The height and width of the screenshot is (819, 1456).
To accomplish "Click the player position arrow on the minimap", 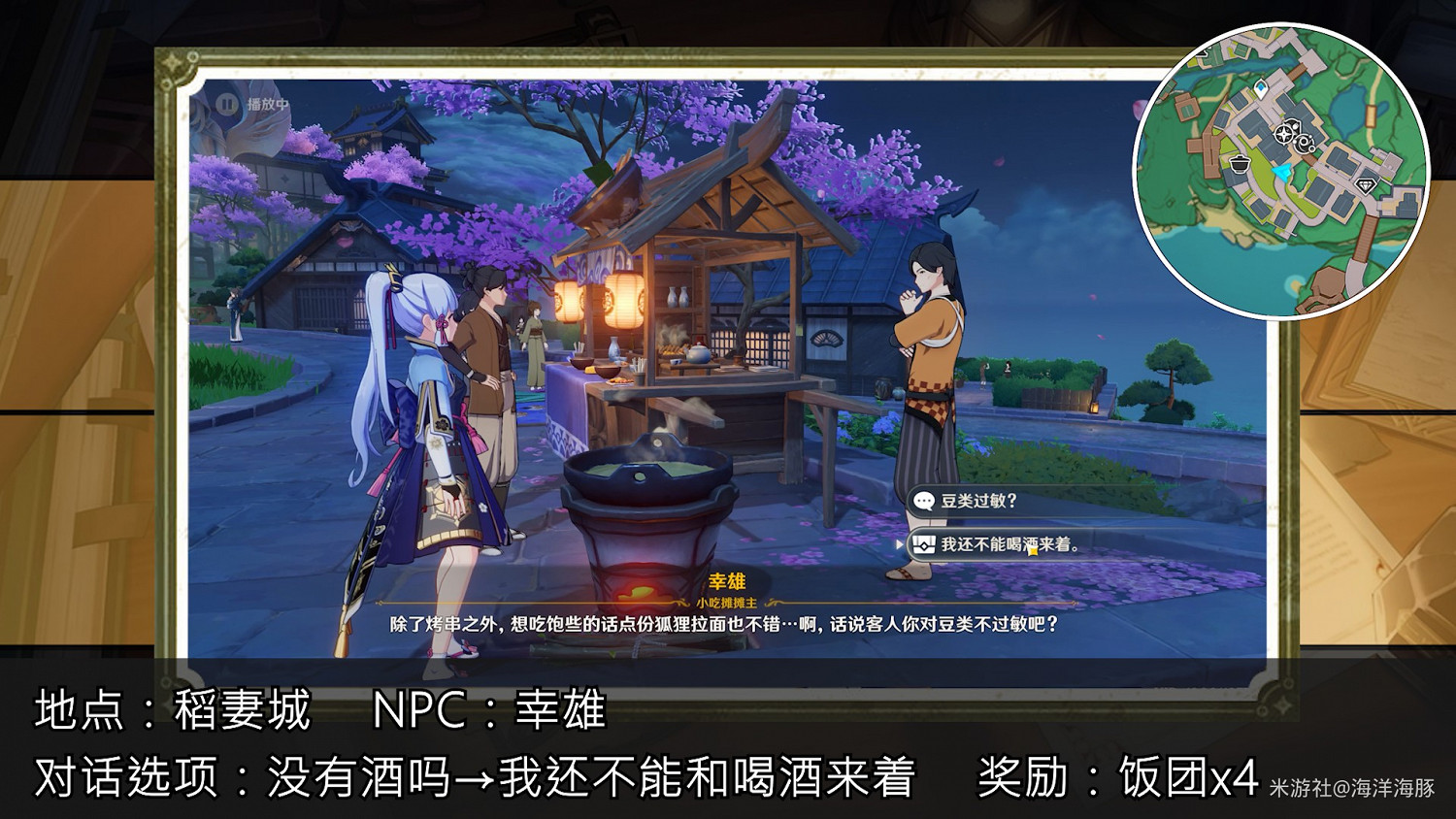I will coord(1281,172).
